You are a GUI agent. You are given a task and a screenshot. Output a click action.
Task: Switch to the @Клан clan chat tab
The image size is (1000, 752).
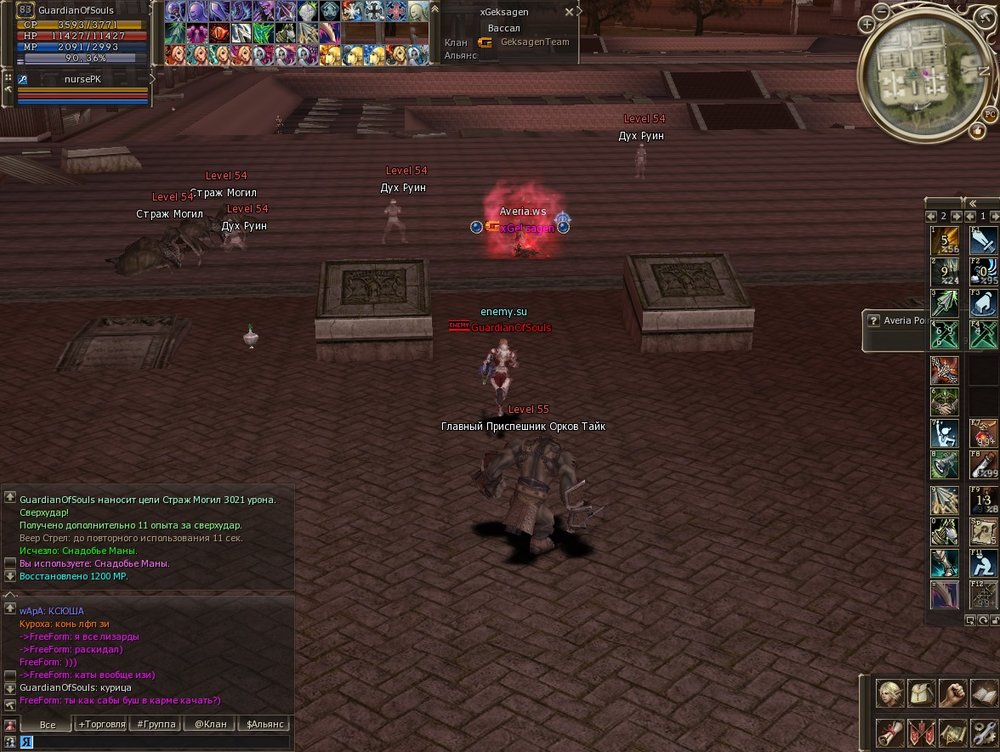212,724
